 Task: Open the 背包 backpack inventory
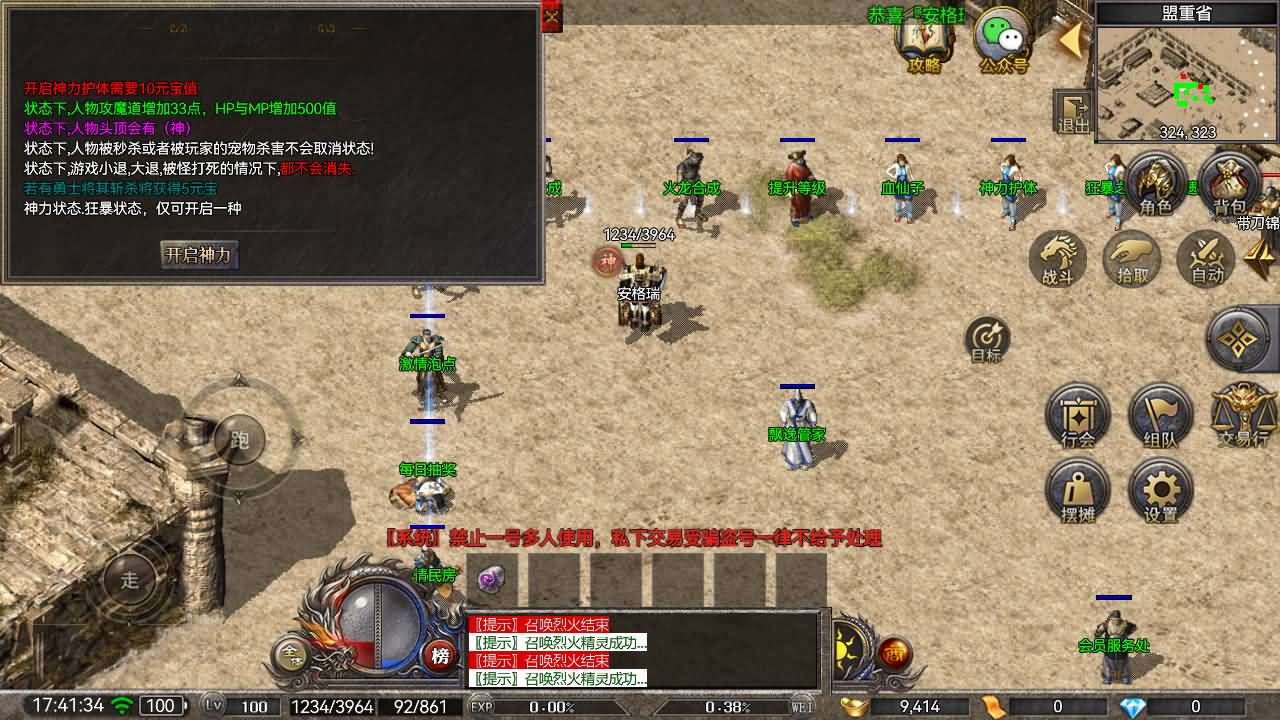click(1229, 185)
